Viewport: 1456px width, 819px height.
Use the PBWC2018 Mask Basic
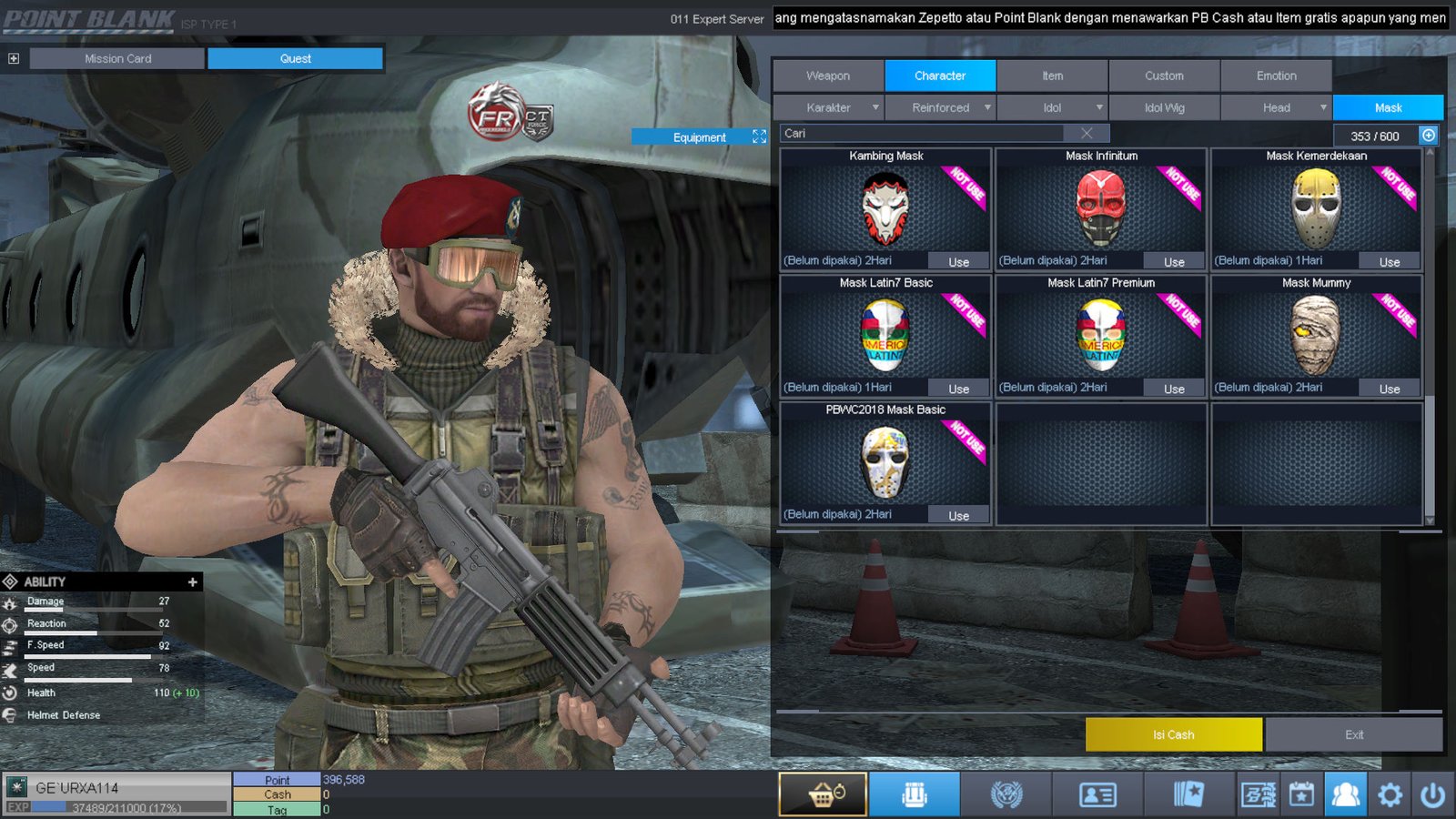[958, 516]
